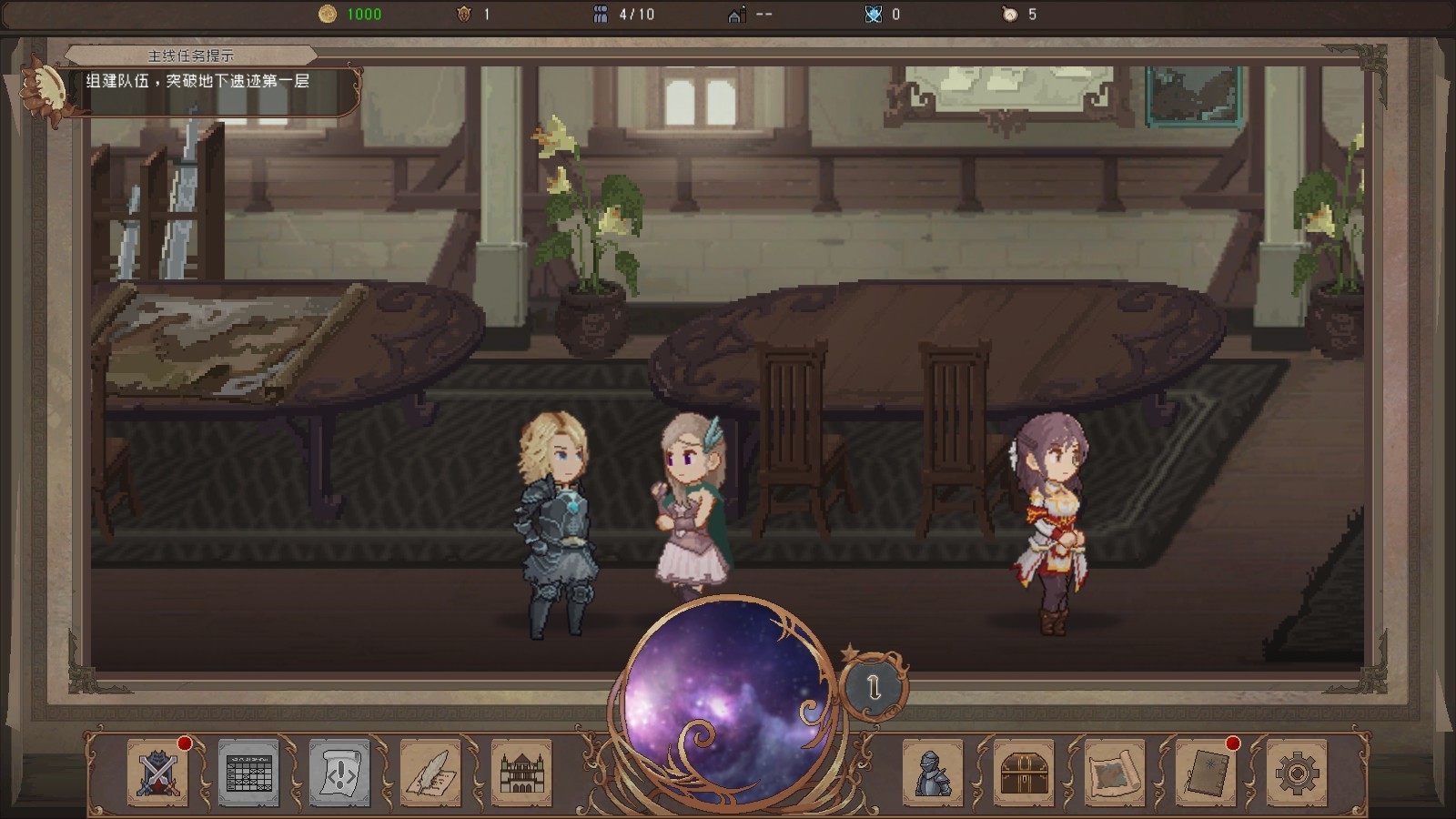Click the pouch icon showing 5
The image size is (1456, 819).
(x=1010, y=14)
